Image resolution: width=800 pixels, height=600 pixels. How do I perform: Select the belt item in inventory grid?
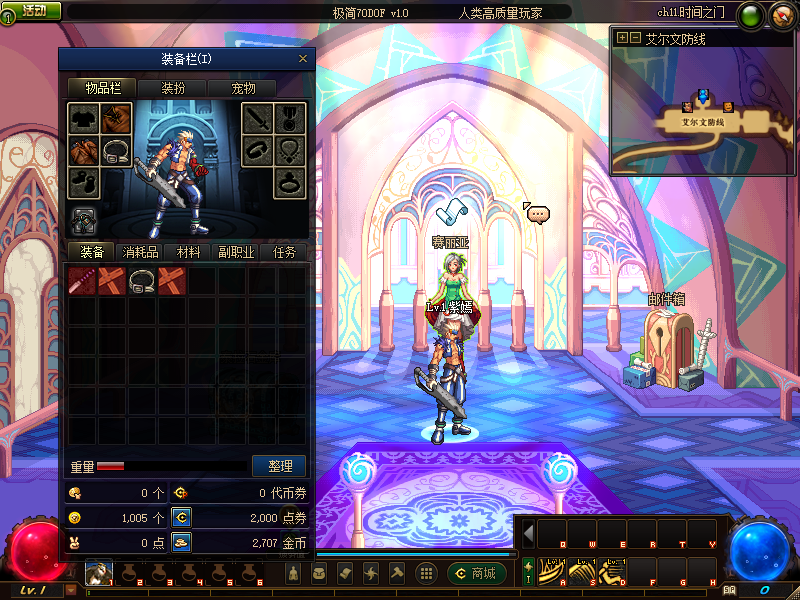(142, 281)
